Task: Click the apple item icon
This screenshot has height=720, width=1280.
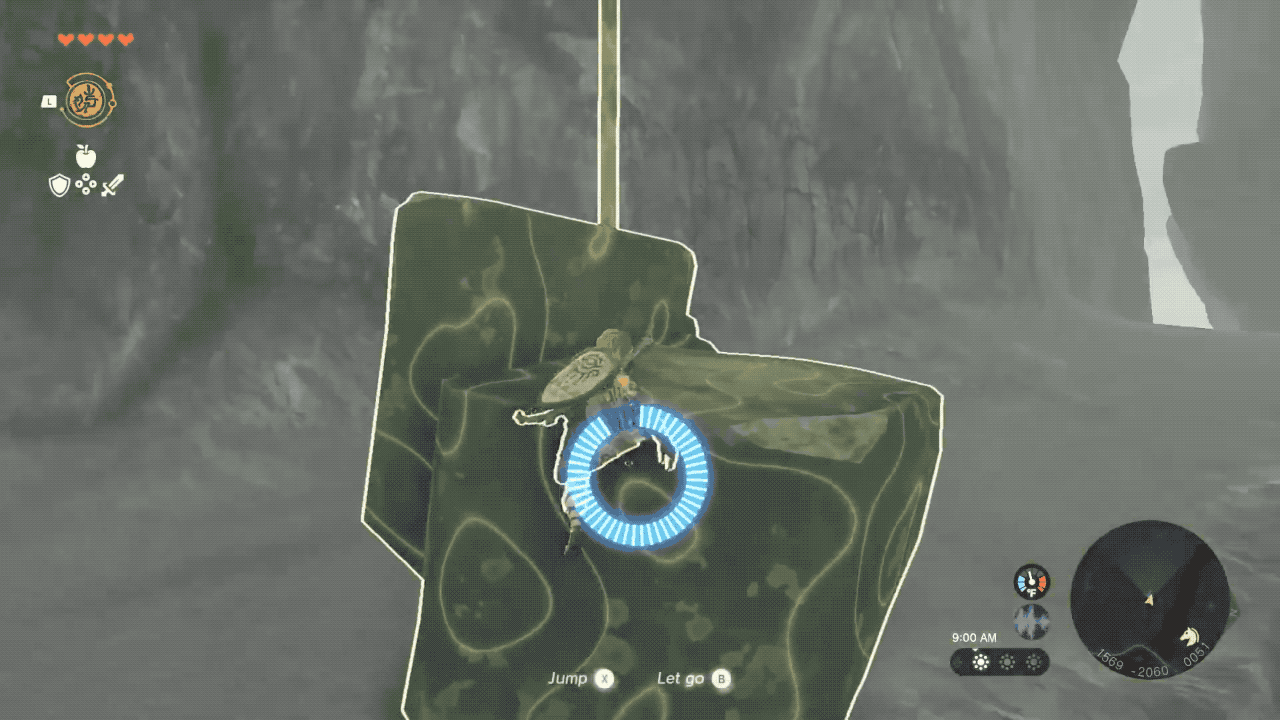Action: point(86,156)
